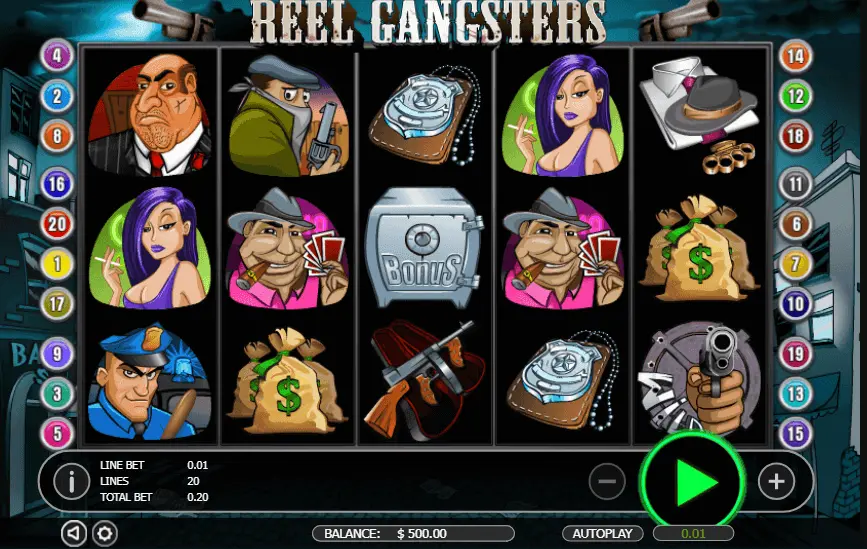Image resolution: width=867 pixels, height=549 pixels.
Task: Click payline number 7 marker
Action: tap(796, 264)
